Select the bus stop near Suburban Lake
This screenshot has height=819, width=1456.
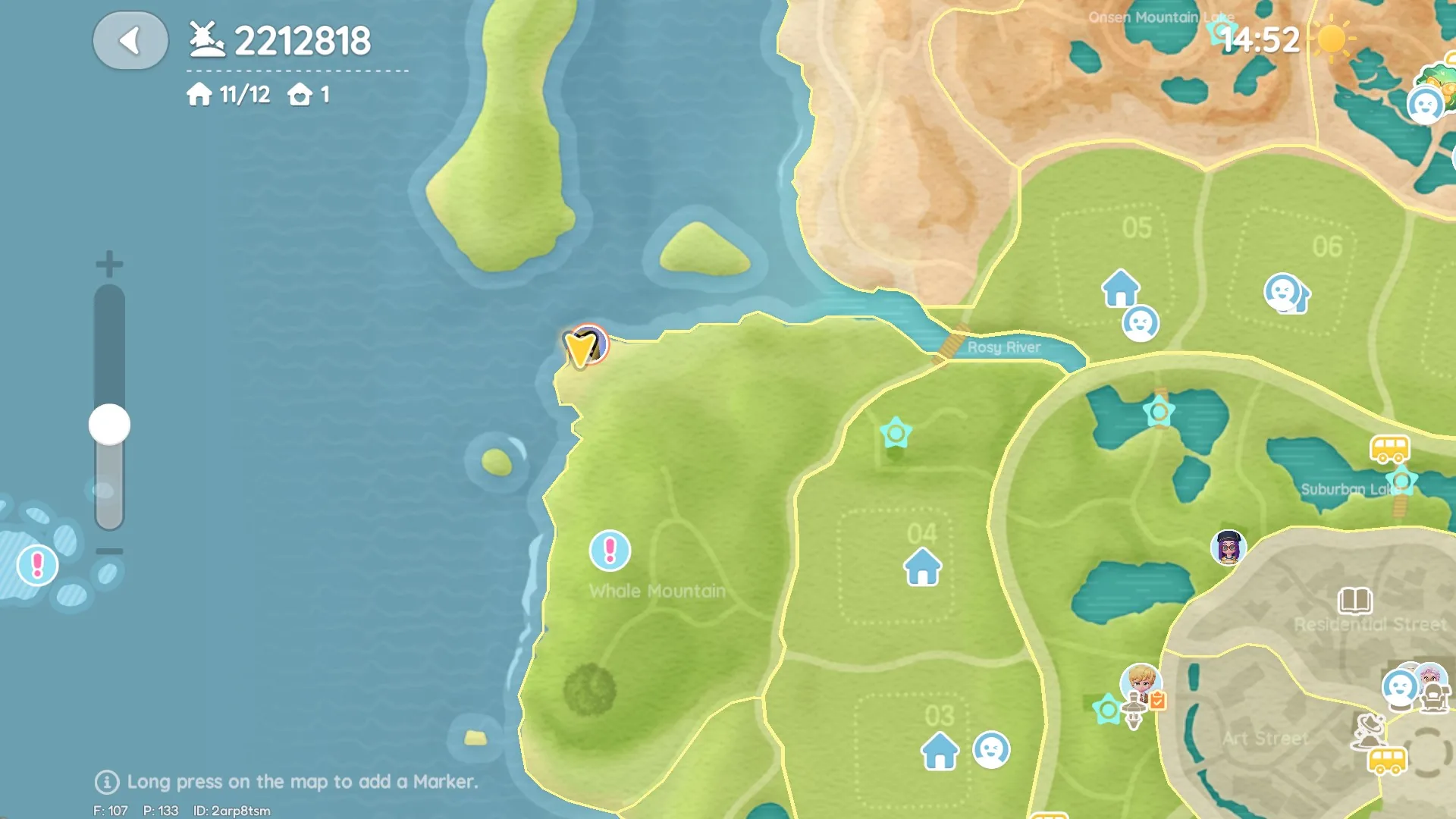[x=1389, y=449]
